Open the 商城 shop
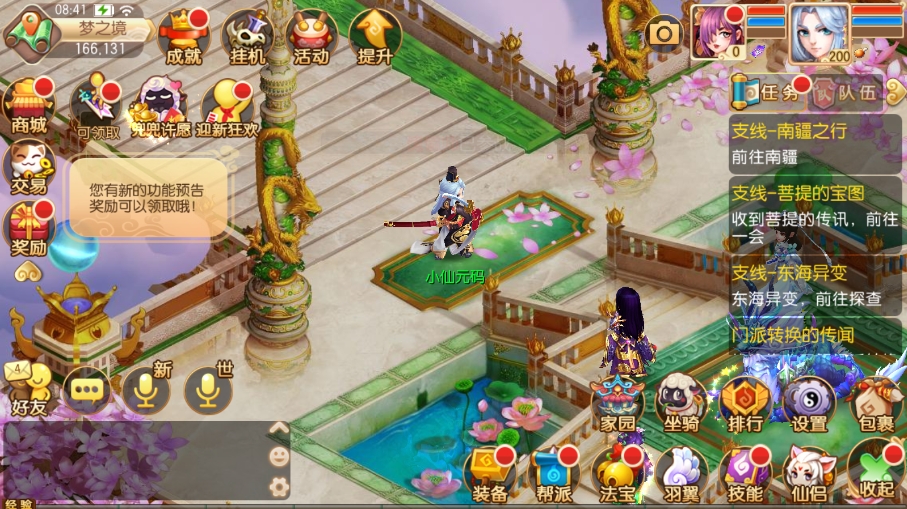 [x=29, y=106]
